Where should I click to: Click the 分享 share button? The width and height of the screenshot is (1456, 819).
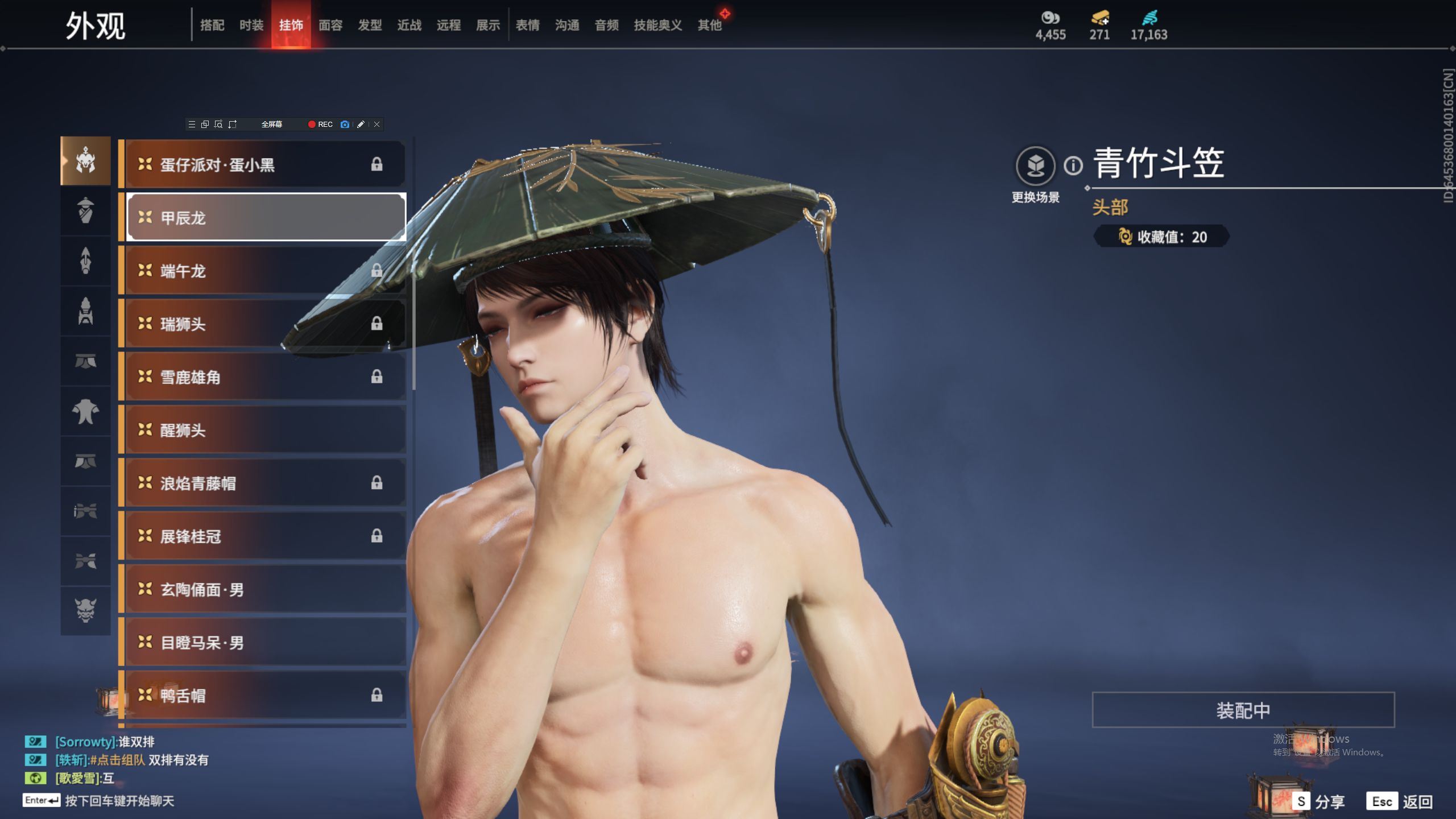point(1319,801)
